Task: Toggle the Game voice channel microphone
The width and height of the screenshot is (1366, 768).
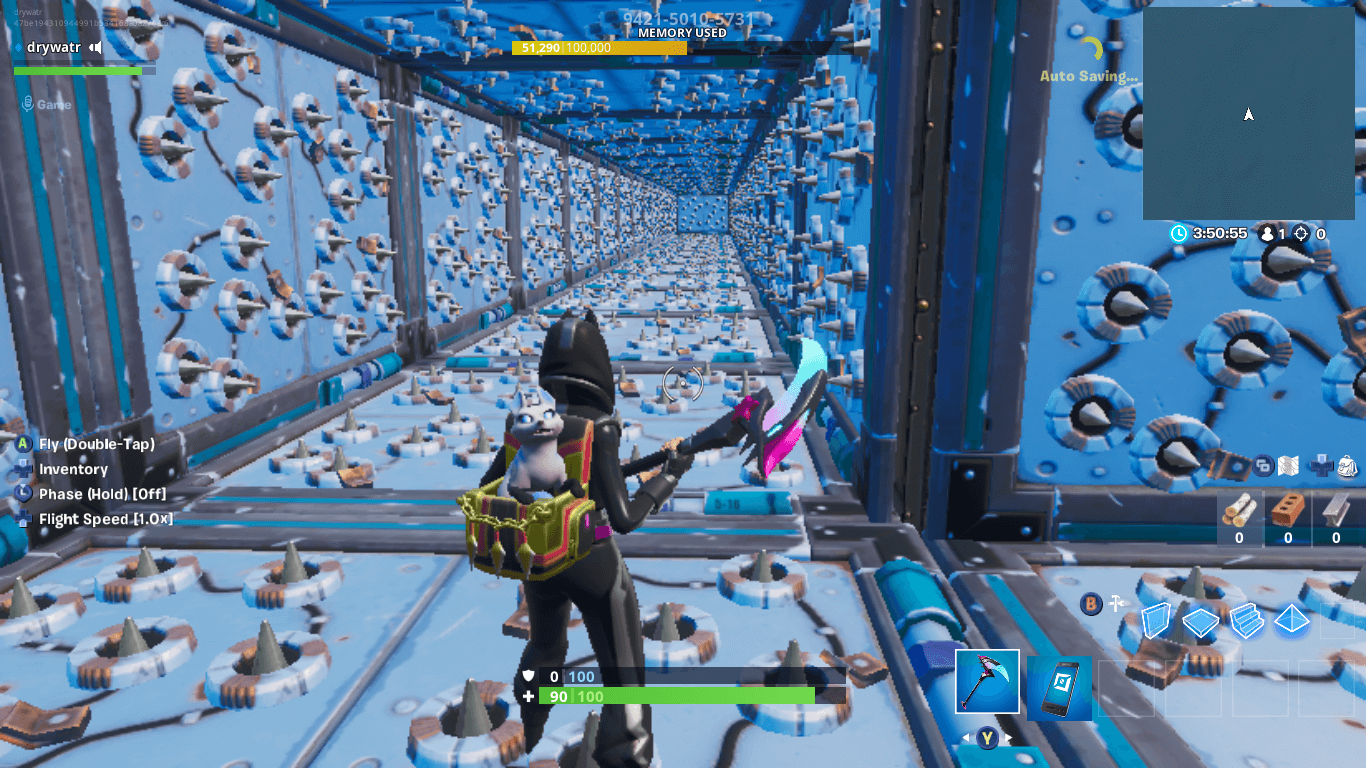Action: [28, 104]
